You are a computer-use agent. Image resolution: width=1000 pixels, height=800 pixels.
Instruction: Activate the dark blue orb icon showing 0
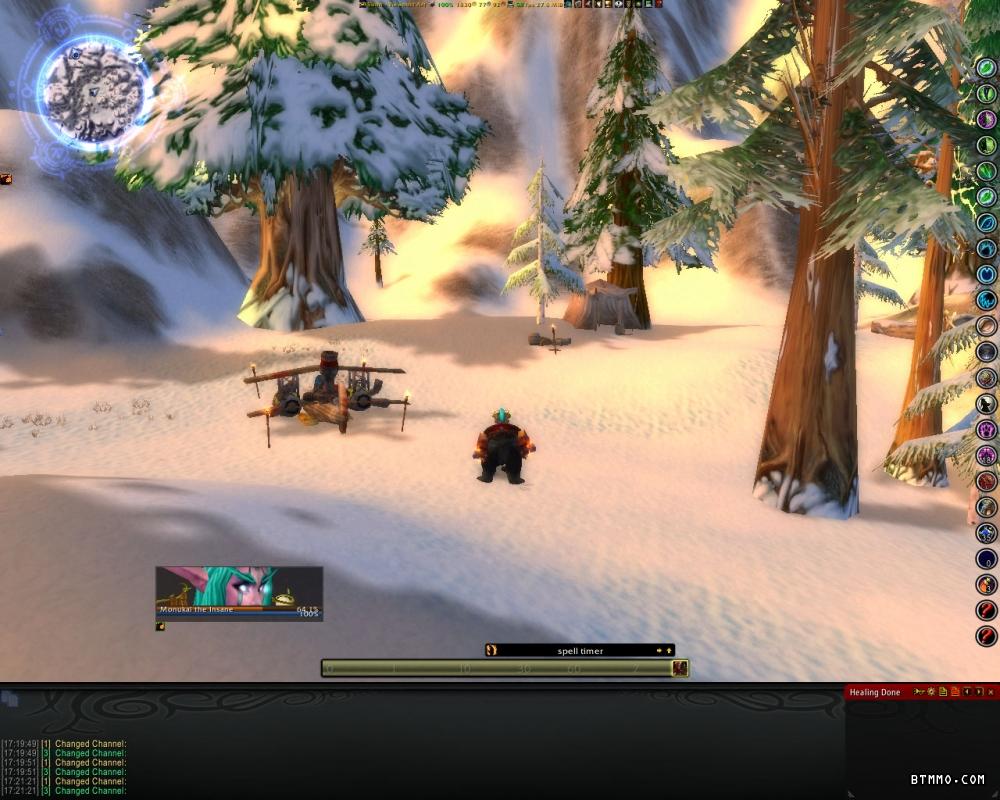pyautogui.click(x=987, y=559)
